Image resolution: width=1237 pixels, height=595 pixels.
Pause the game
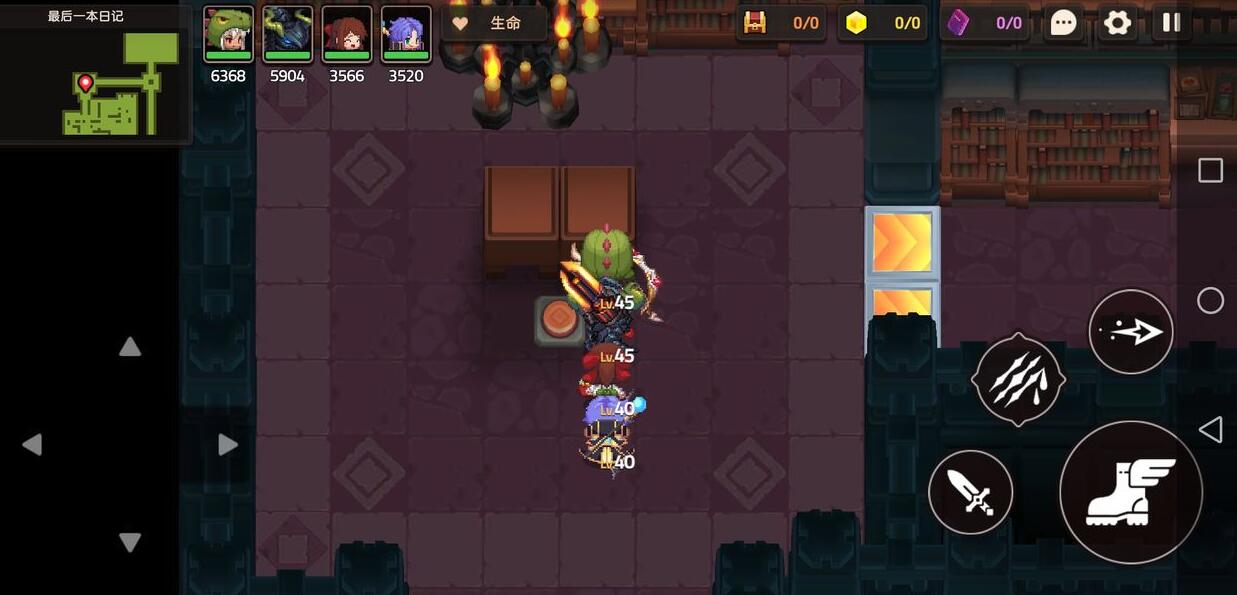(1171, 23)
